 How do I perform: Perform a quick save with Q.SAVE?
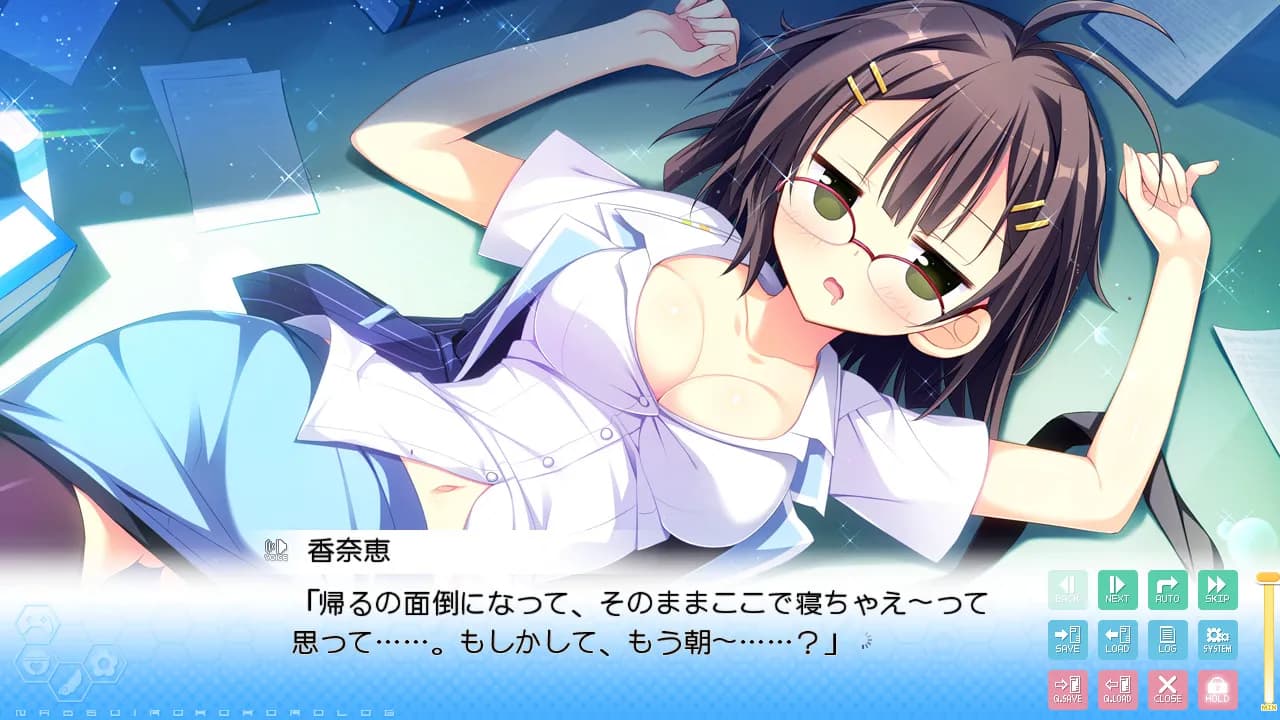point(1067,690)
